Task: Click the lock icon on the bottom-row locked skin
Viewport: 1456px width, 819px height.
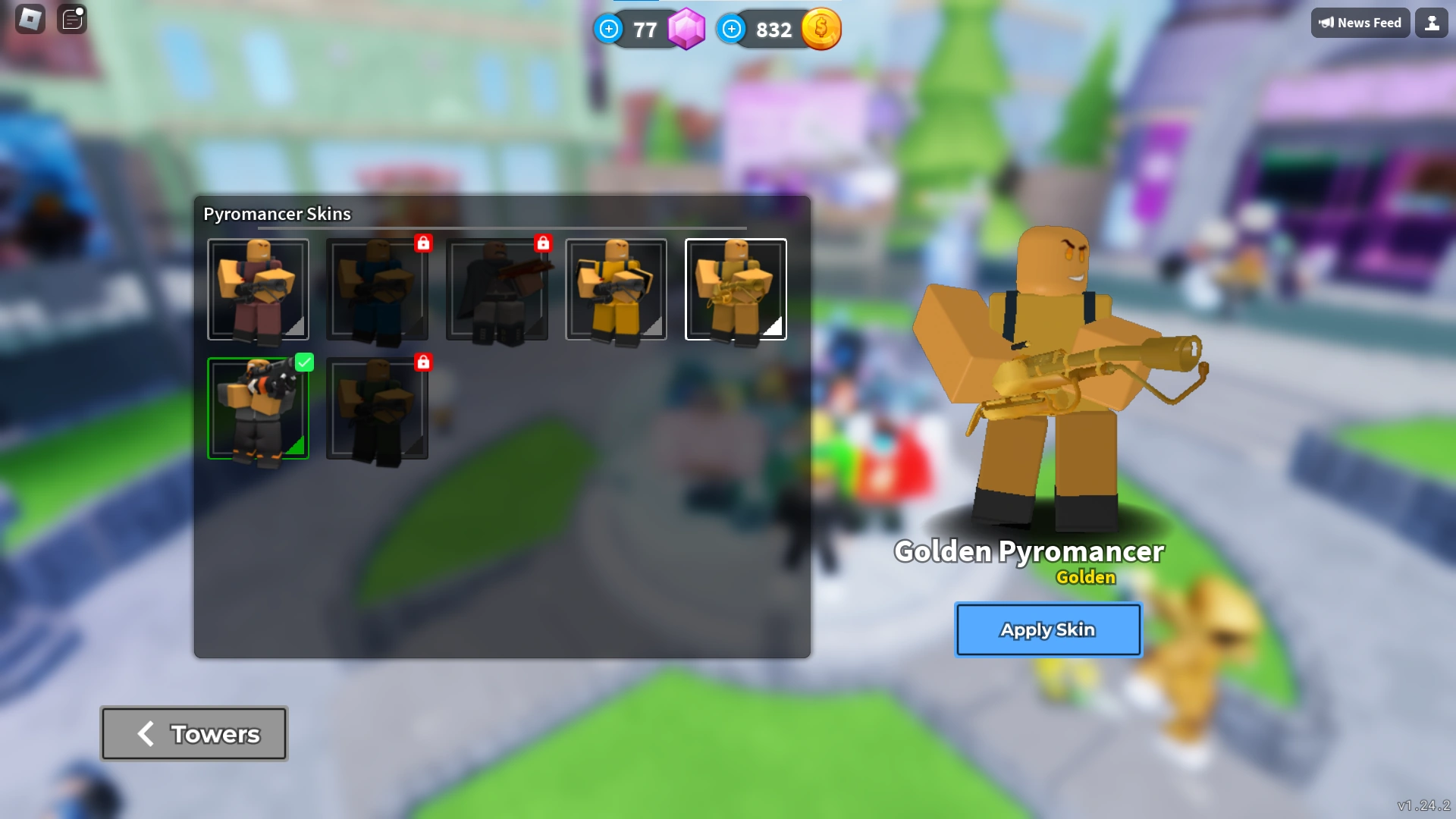Action: coord(423,362)
